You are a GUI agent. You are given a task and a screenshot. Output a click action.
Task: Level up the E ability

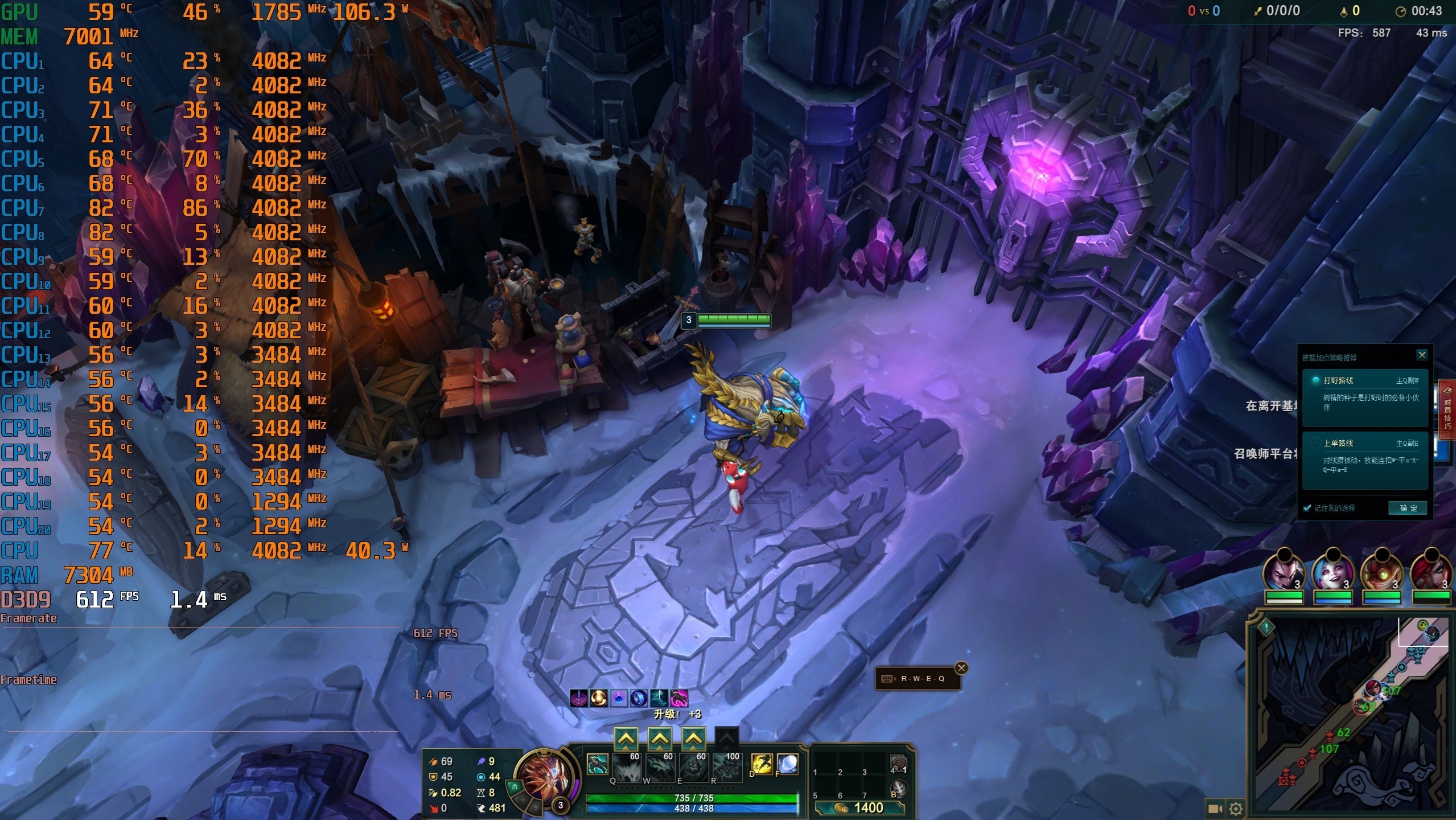coord(693,740)
